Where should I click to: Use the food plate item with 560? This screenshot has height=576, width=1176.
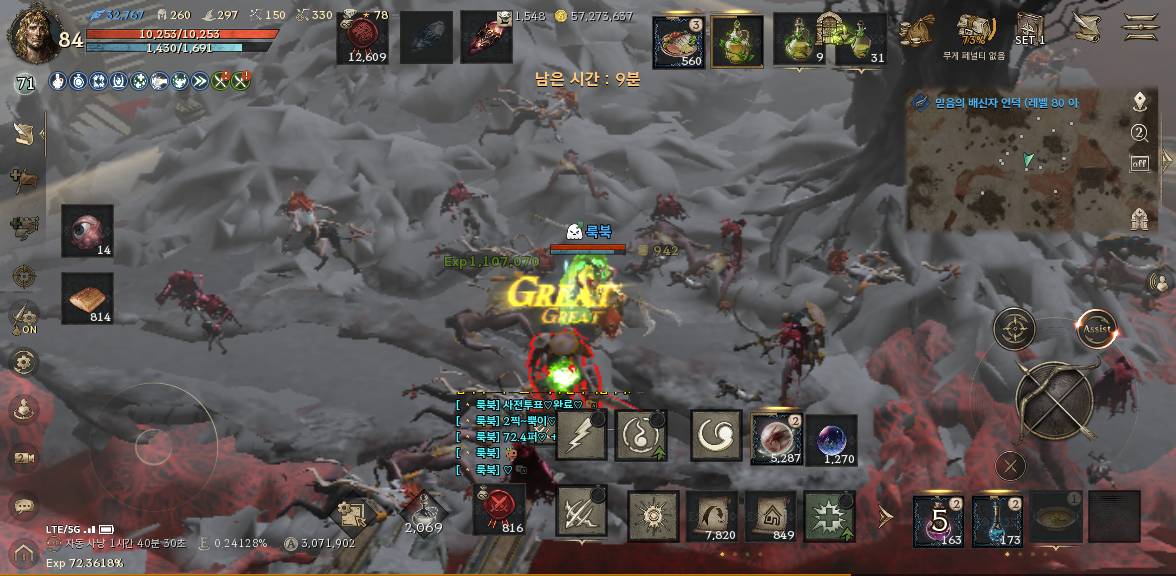[x=678, y=42]
